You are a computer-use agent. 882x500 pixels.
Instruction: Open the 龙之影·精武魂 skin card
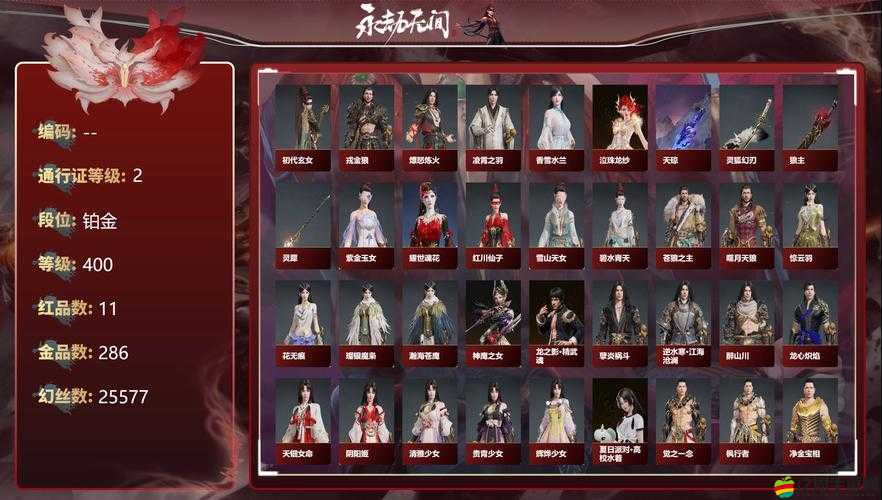[556, 320]
